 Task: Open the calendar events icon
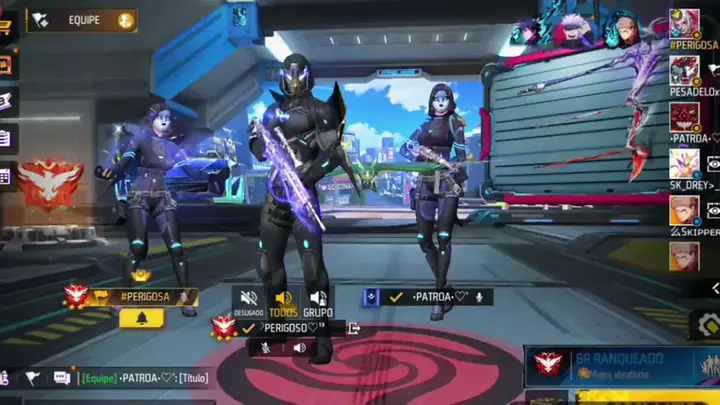(5, 175)
